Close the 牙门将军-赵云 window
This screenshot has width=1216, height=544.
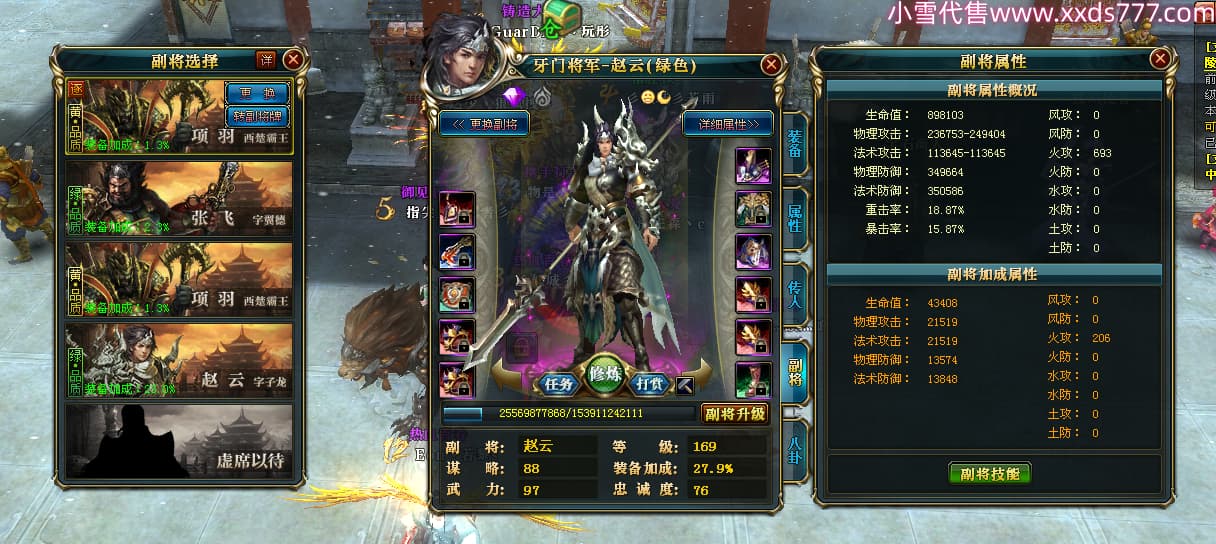pyautogui.click(x=771, y=65)
